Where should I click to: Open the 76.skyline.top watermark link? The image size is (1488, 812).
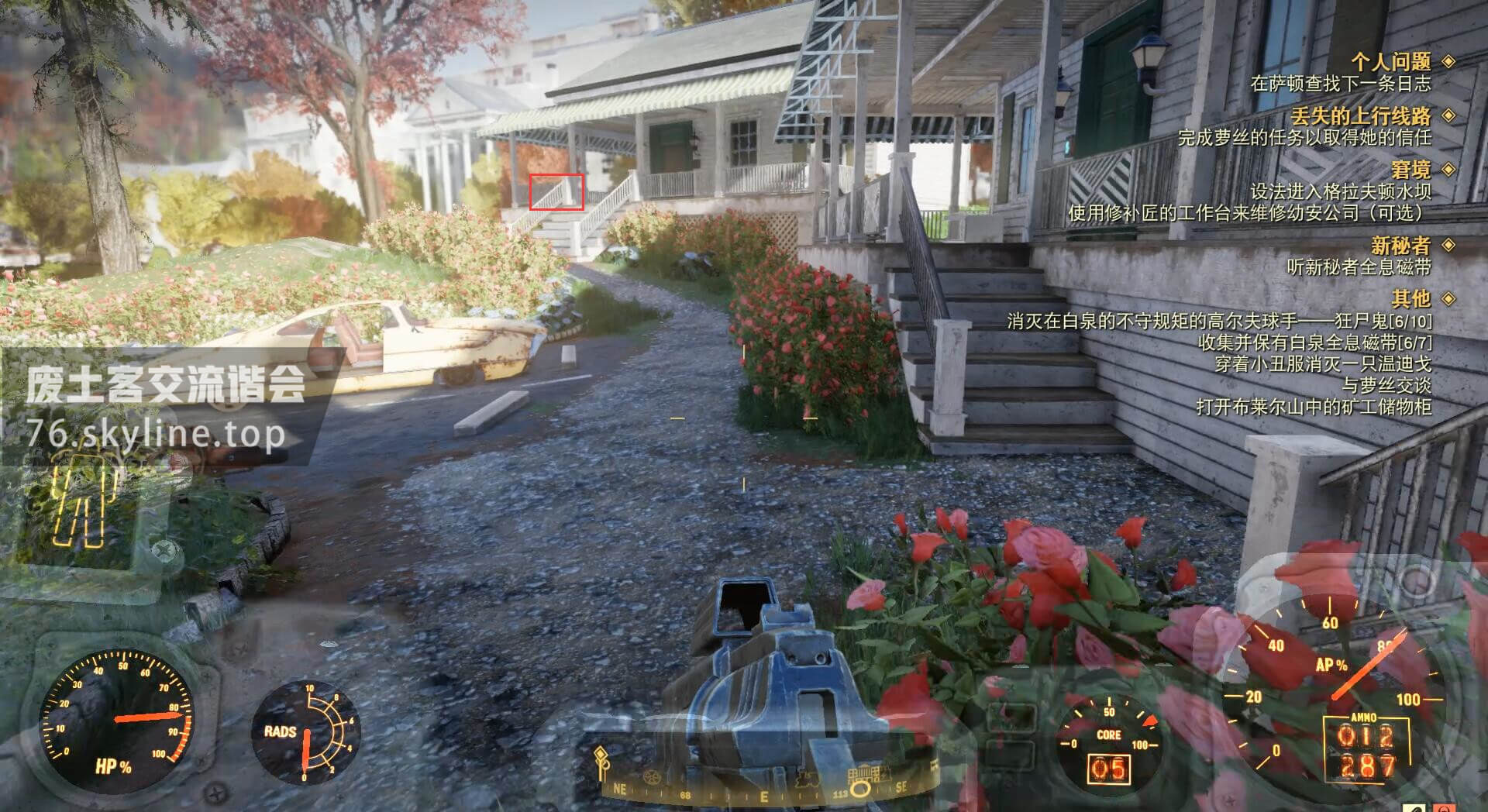point(155,435)
